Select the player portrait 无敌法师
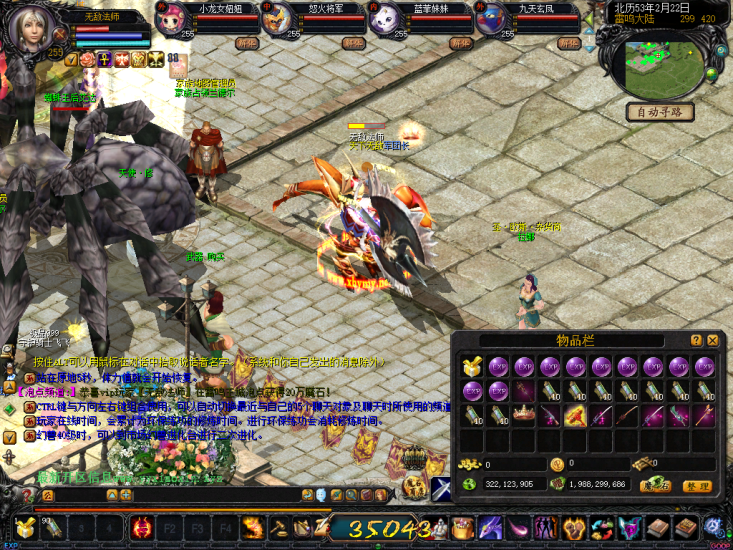 tap(27, 28)
